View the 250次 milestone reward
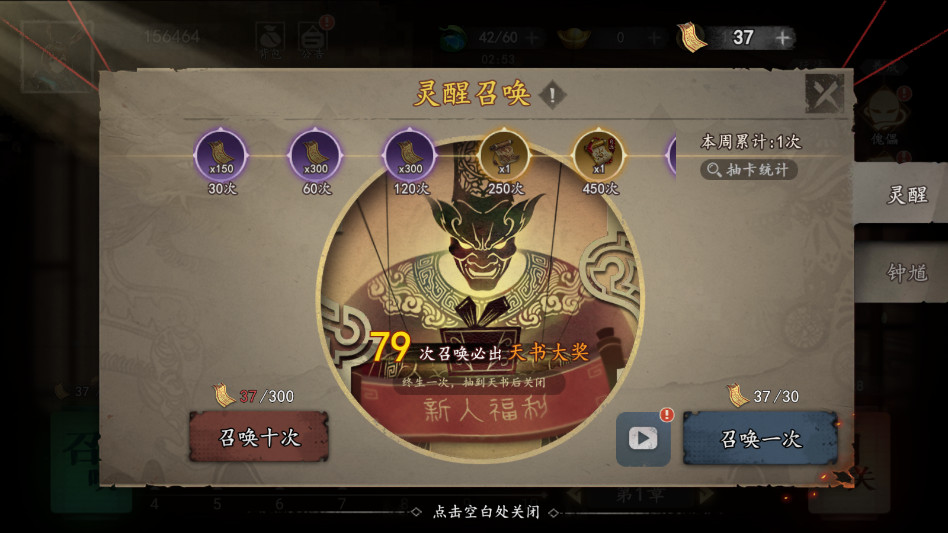Image resolution: width=948 pixels, height=533 pixels. tap(504, 156)
